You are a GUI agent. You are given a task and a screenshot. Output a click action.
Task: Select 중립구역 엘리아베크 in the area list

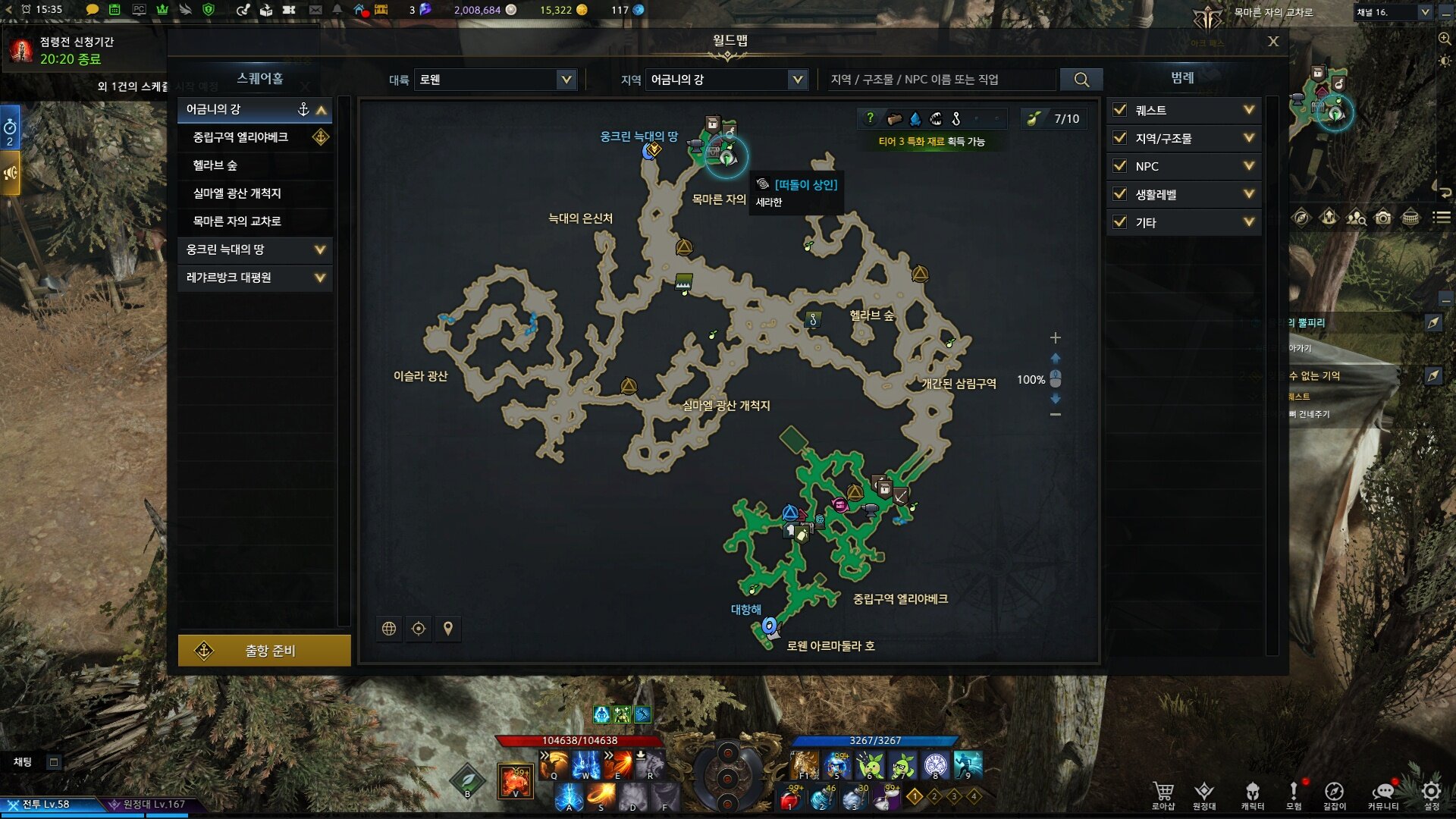241,137
